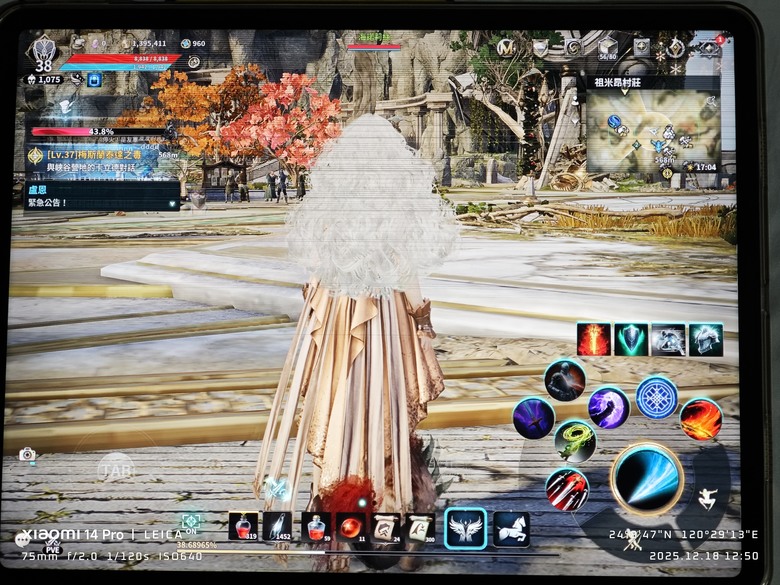Image resolution: width=780 pixels, height=585 pixels.
Task: Select the highlighted wings hotbar slot
Action: (465, 527)
